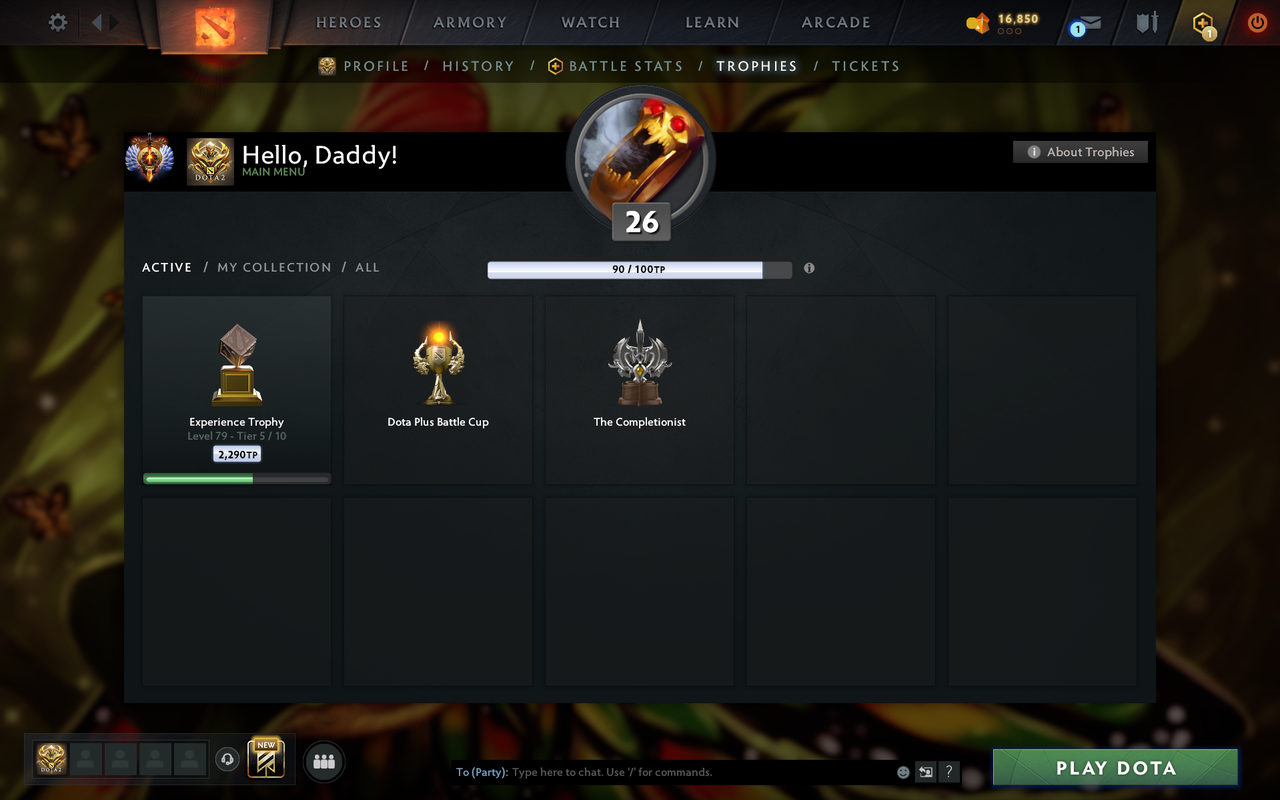Click the About Trophies button
Image resolution: width=1280 pixels, height=800 pixels.
coord(1080,152)
